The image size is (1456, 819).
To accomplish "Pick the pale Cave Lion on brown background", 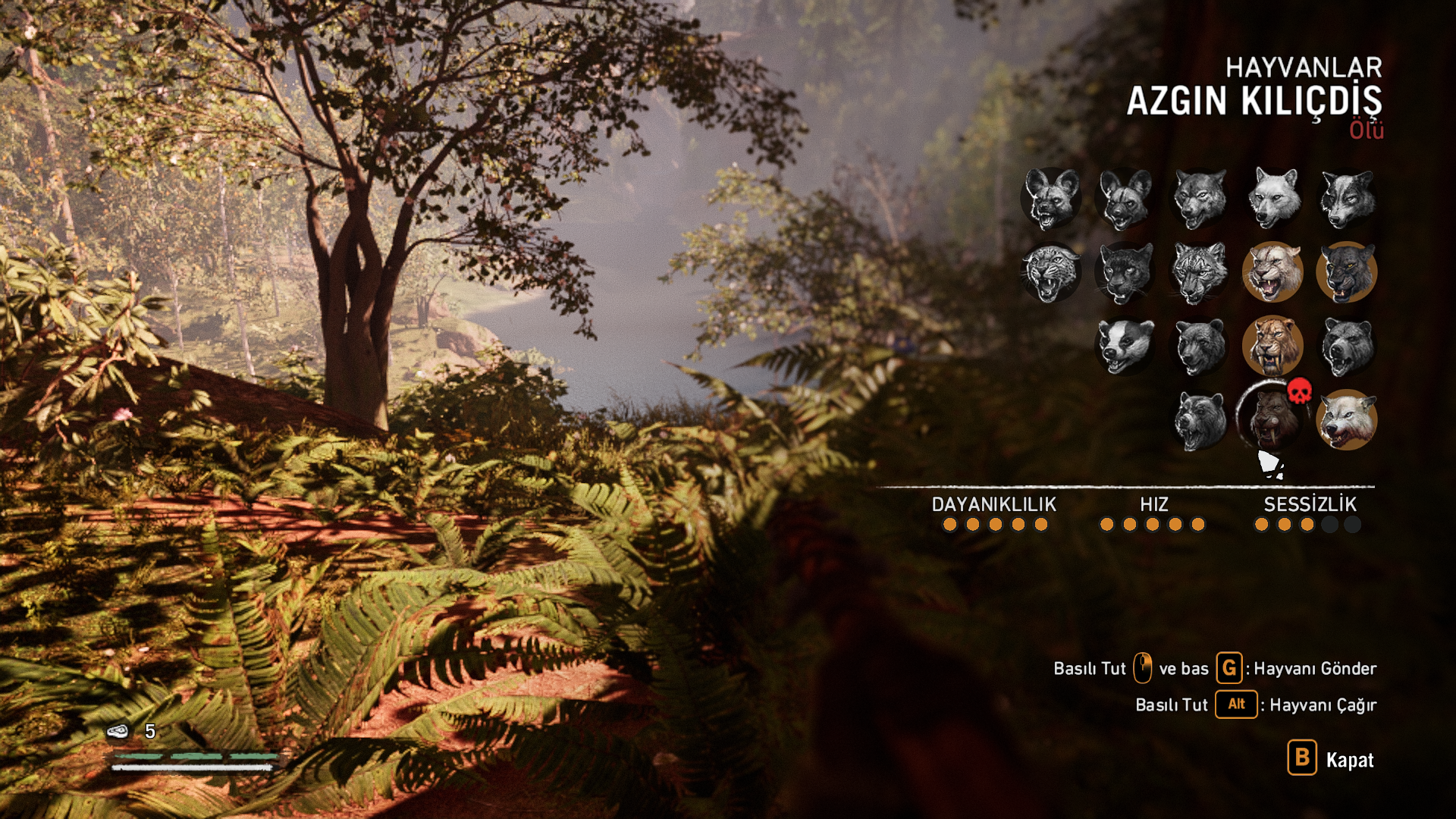I will click(x=1272, y=272).
